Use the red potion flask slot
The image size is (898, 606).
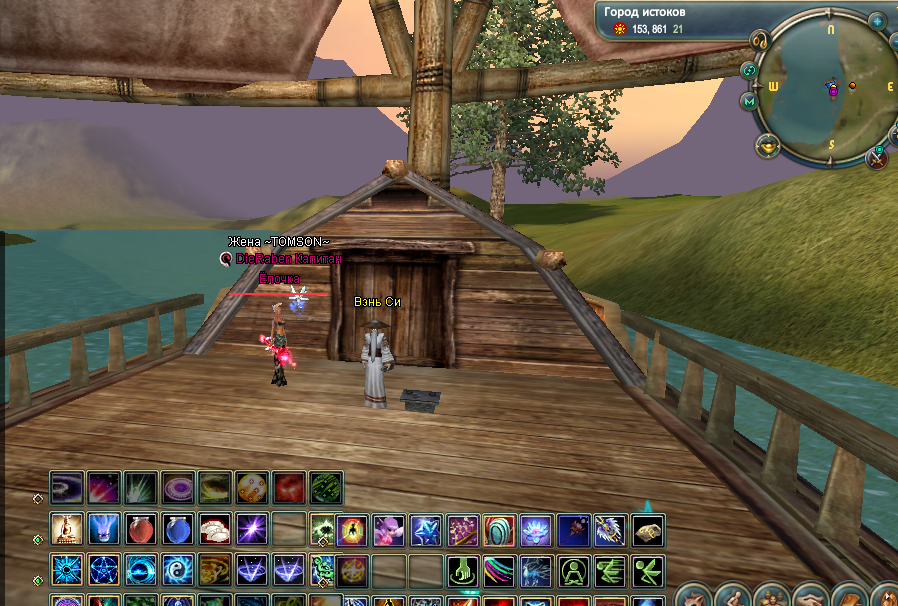tap(141, 528)
